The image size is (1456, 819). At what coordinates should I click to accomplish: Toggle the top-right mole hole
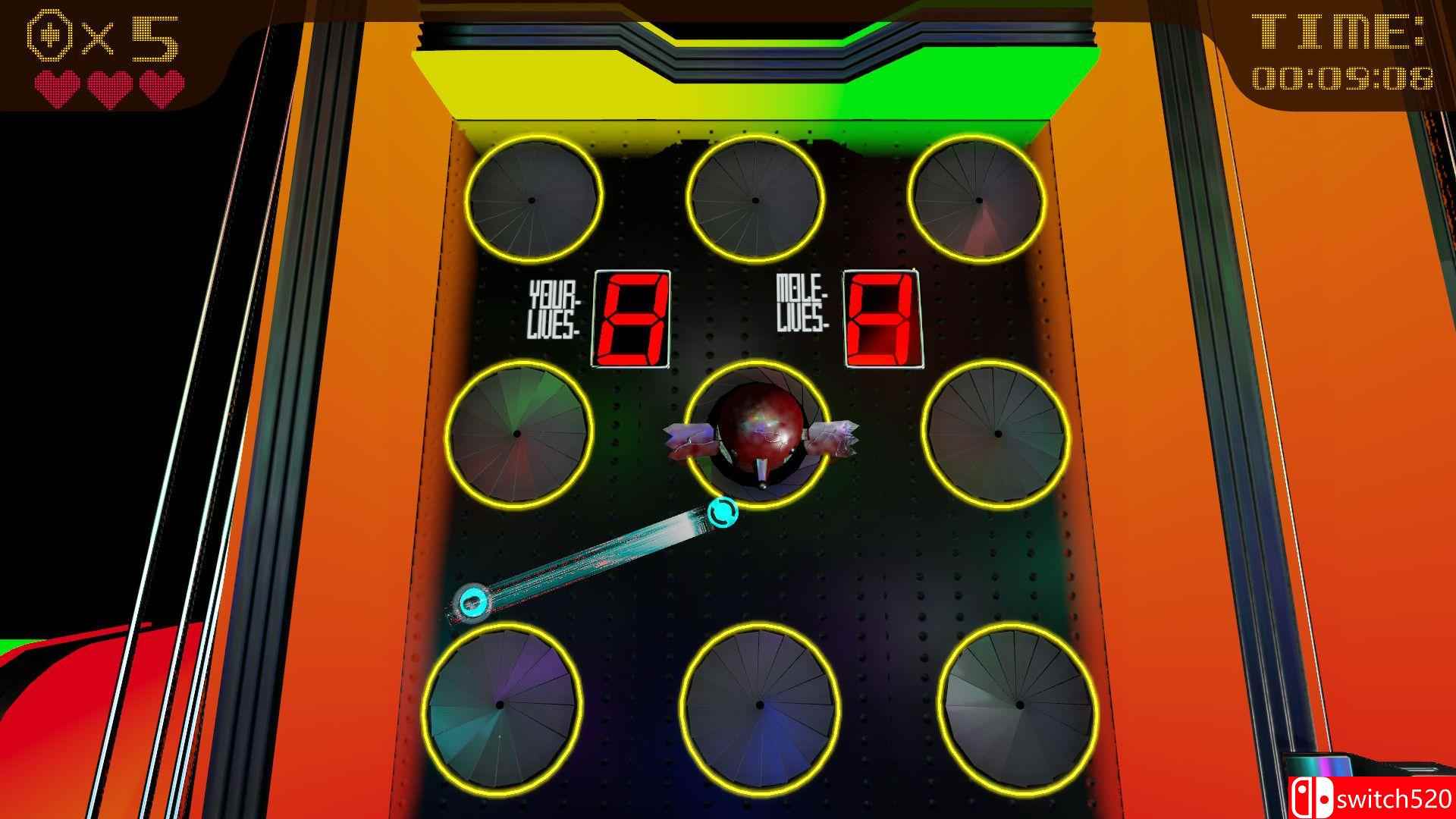point(978,201)
